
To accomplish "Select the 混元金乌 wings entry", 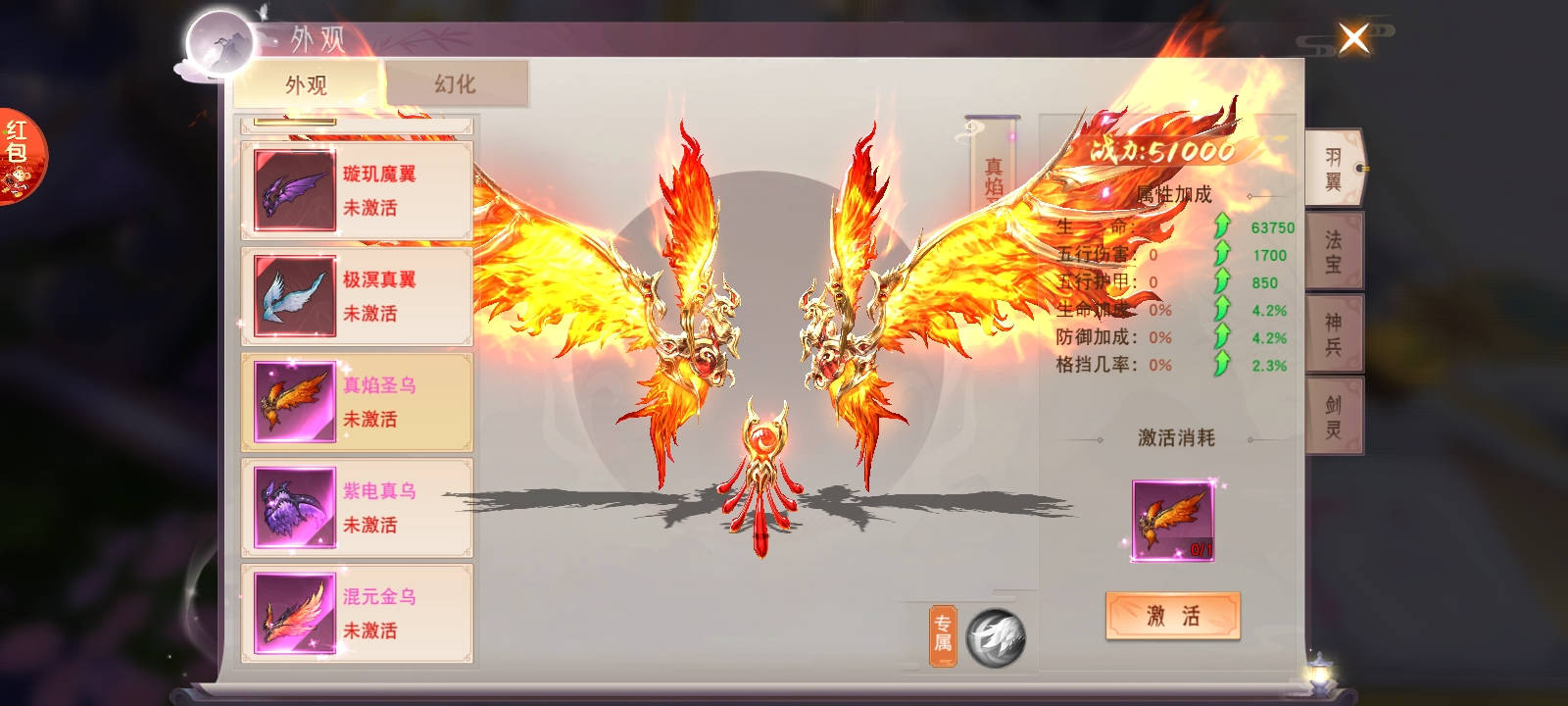I will pos(357,614).
